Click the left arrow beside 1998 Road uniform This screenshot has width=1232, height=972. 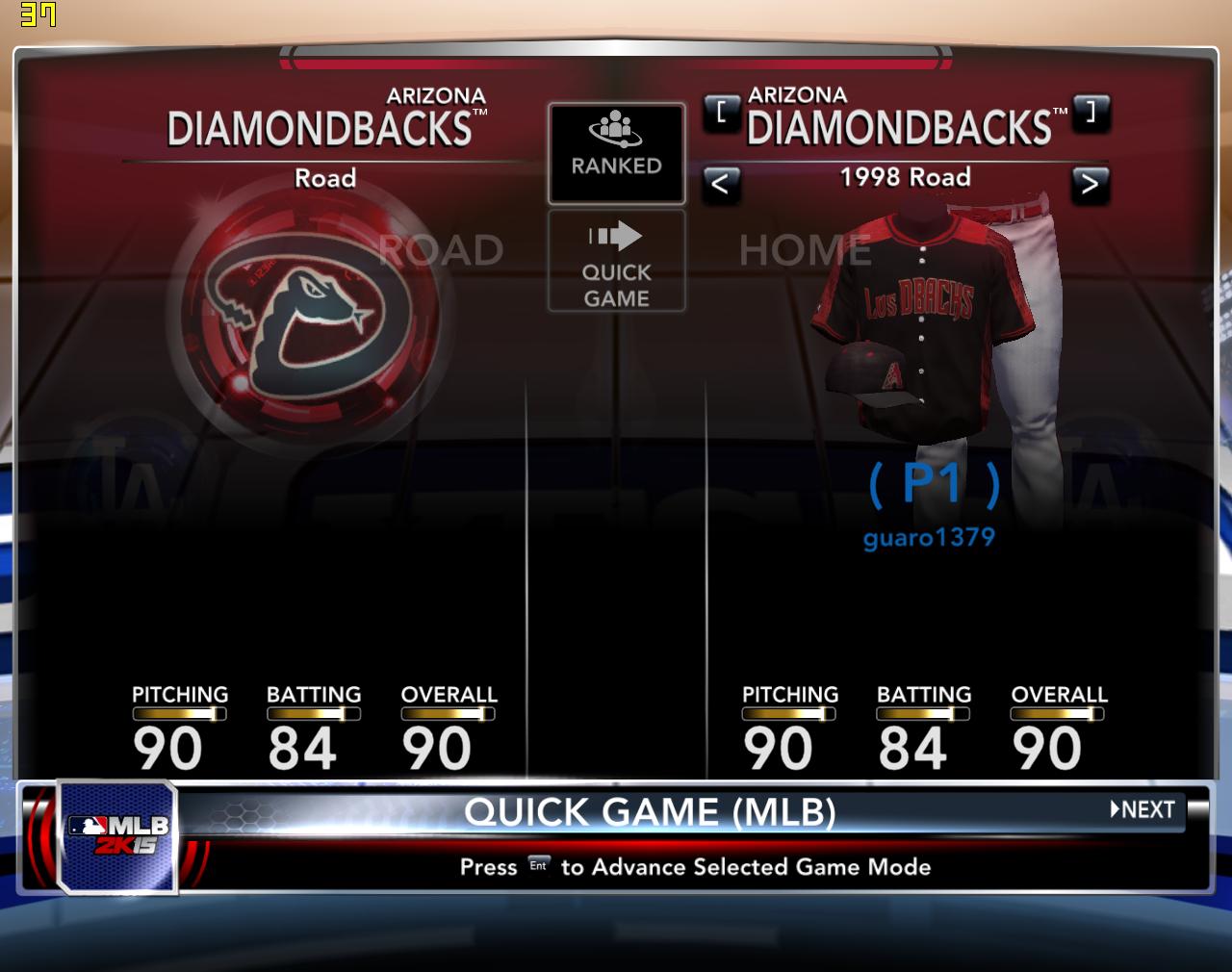[x=721, y=183]
